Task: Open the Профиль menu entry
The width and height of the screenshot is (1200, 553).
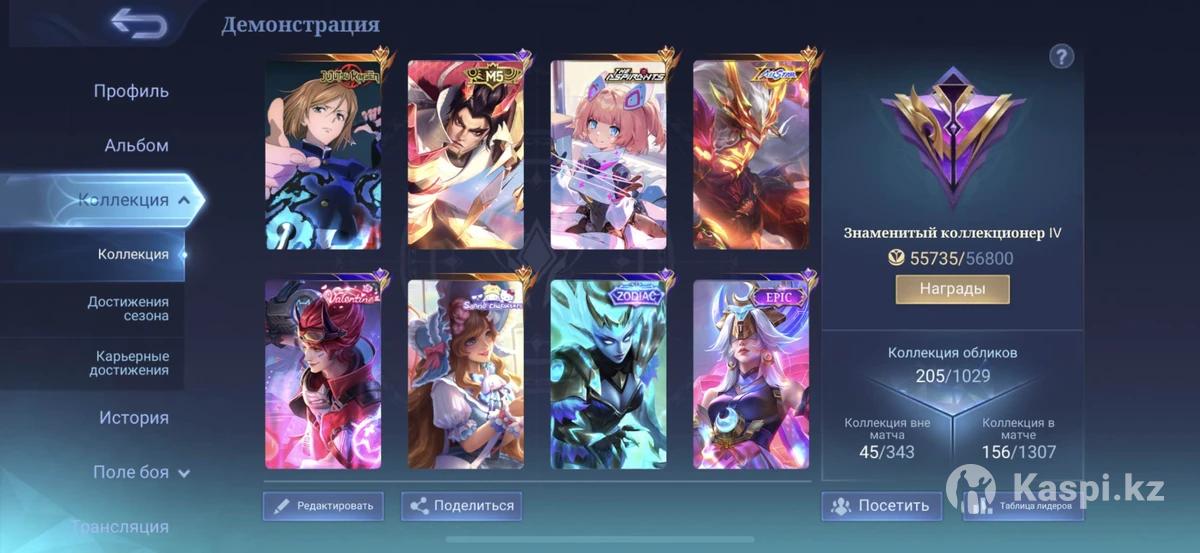Action: pos(131,91)
